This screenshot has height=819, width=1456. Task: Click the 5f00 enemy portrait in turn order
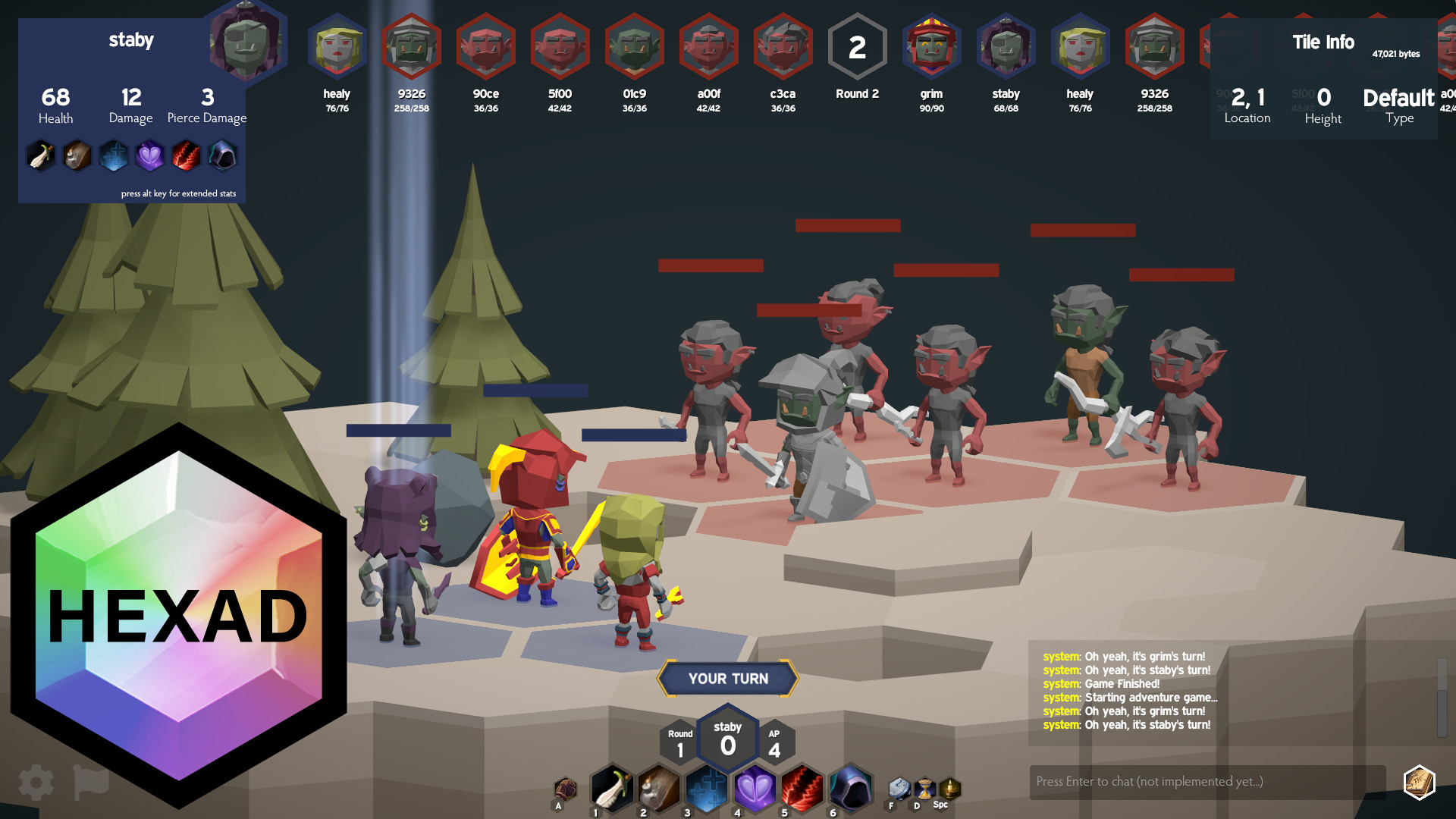560,47
